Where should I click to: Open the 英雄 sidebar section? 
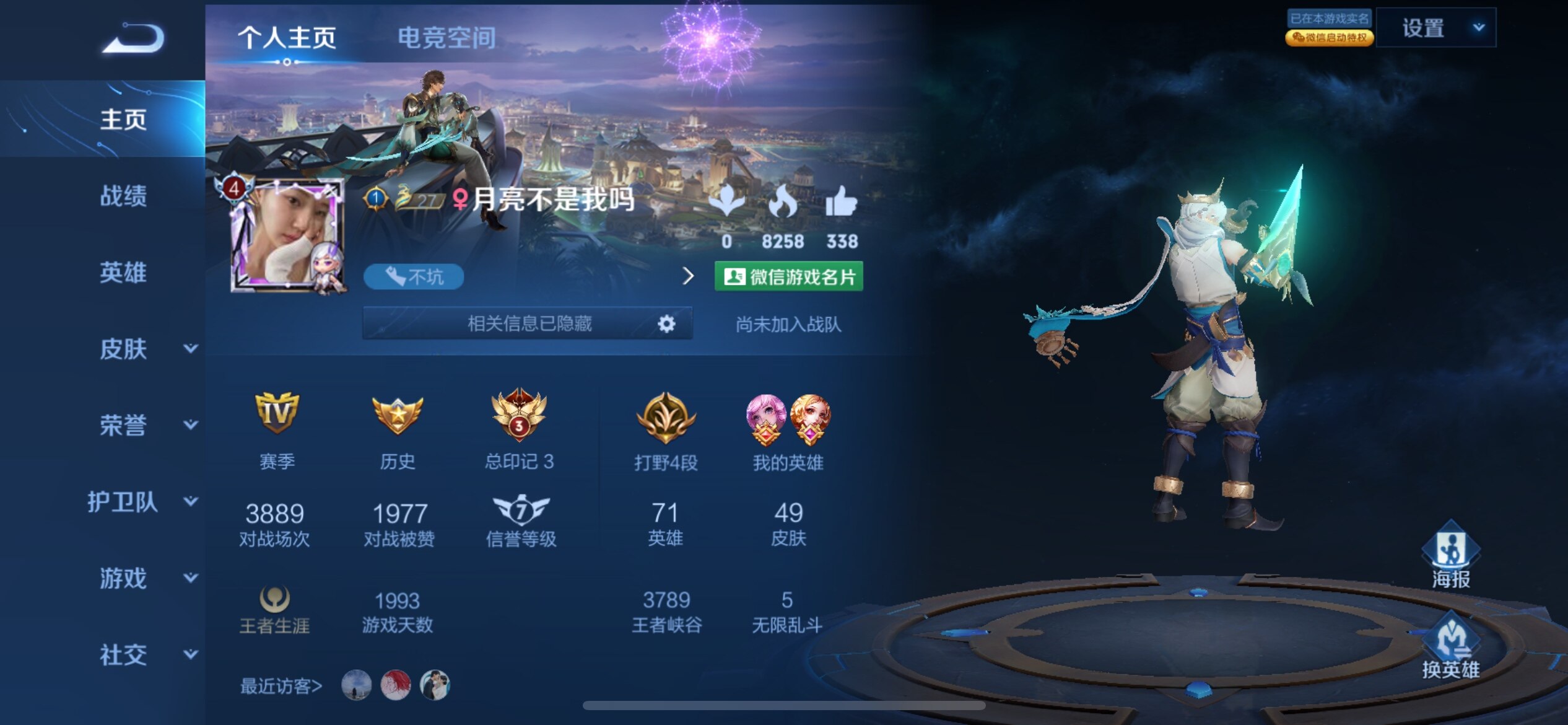tap(123, 273)
